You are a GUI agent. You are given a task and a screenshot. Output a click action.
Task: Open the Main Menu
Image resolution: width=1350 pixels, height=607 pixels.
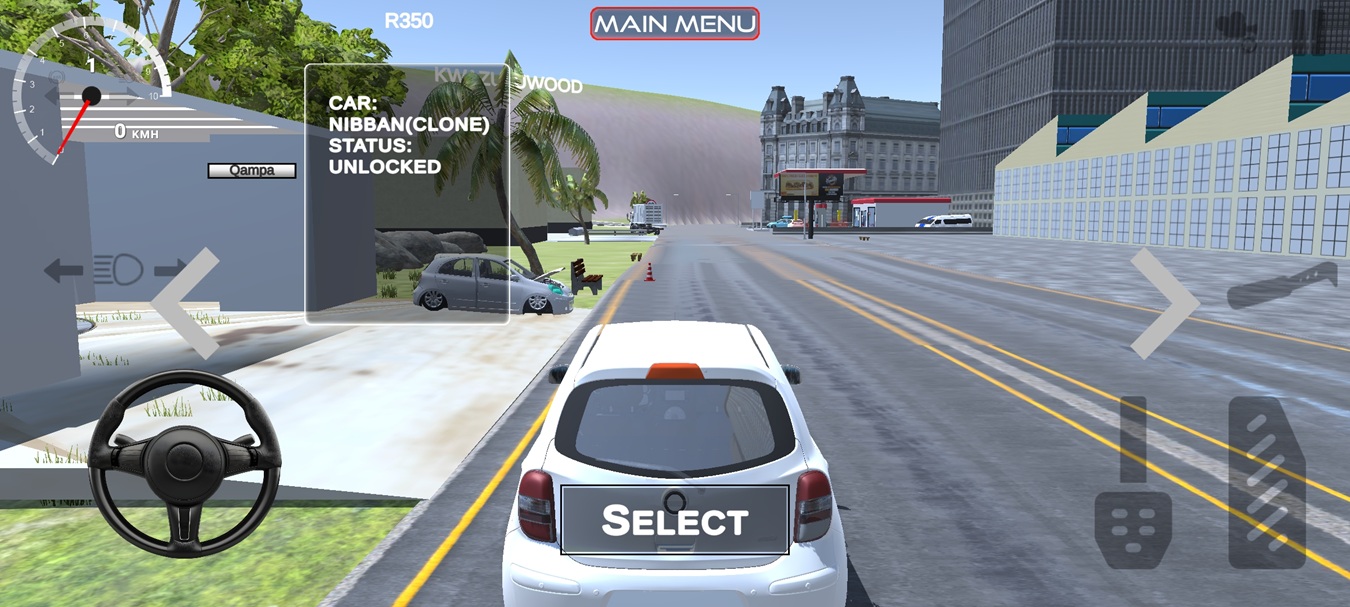[674, 23]
